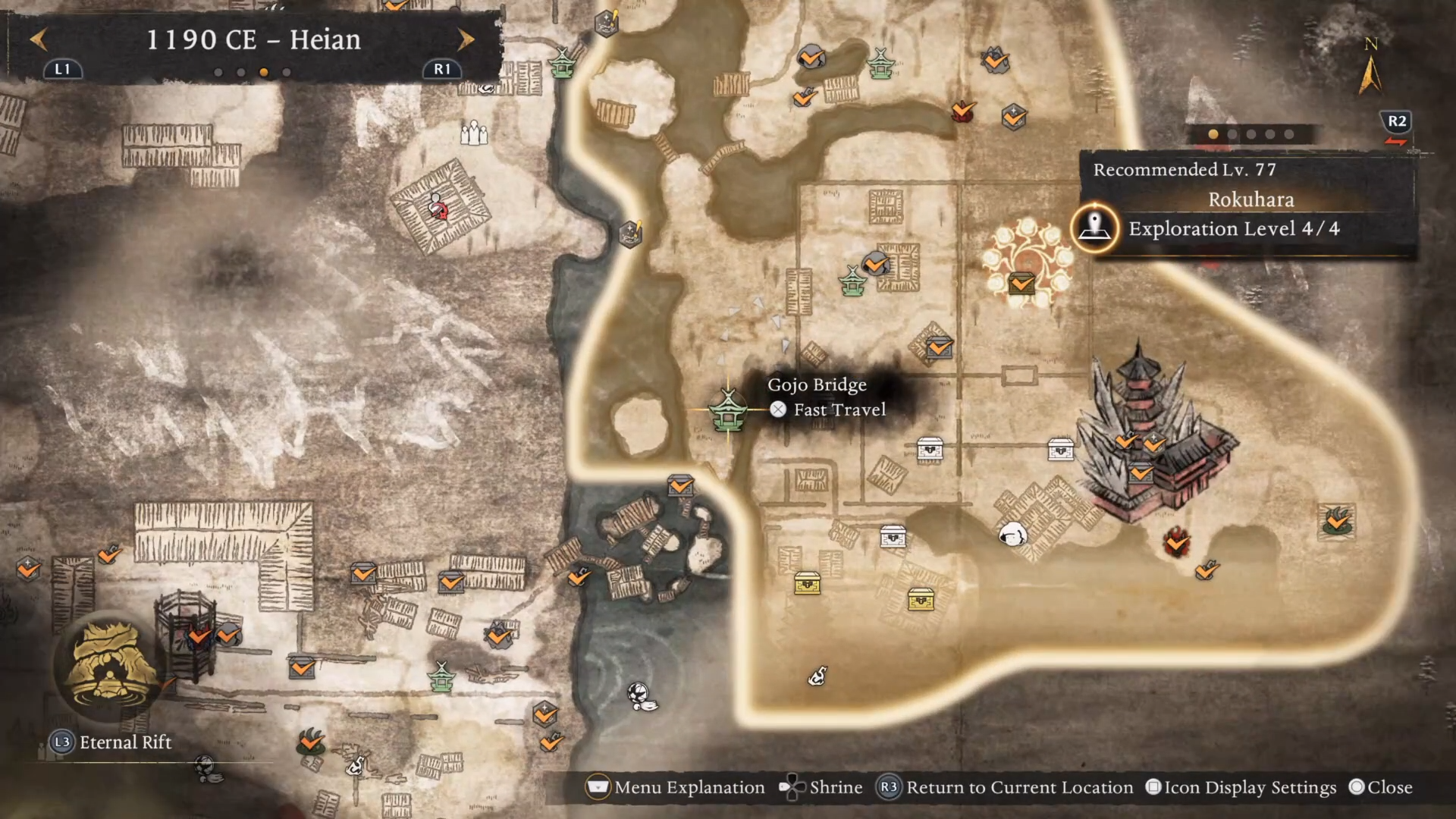Click the north compass indicator

[1370, 68]
